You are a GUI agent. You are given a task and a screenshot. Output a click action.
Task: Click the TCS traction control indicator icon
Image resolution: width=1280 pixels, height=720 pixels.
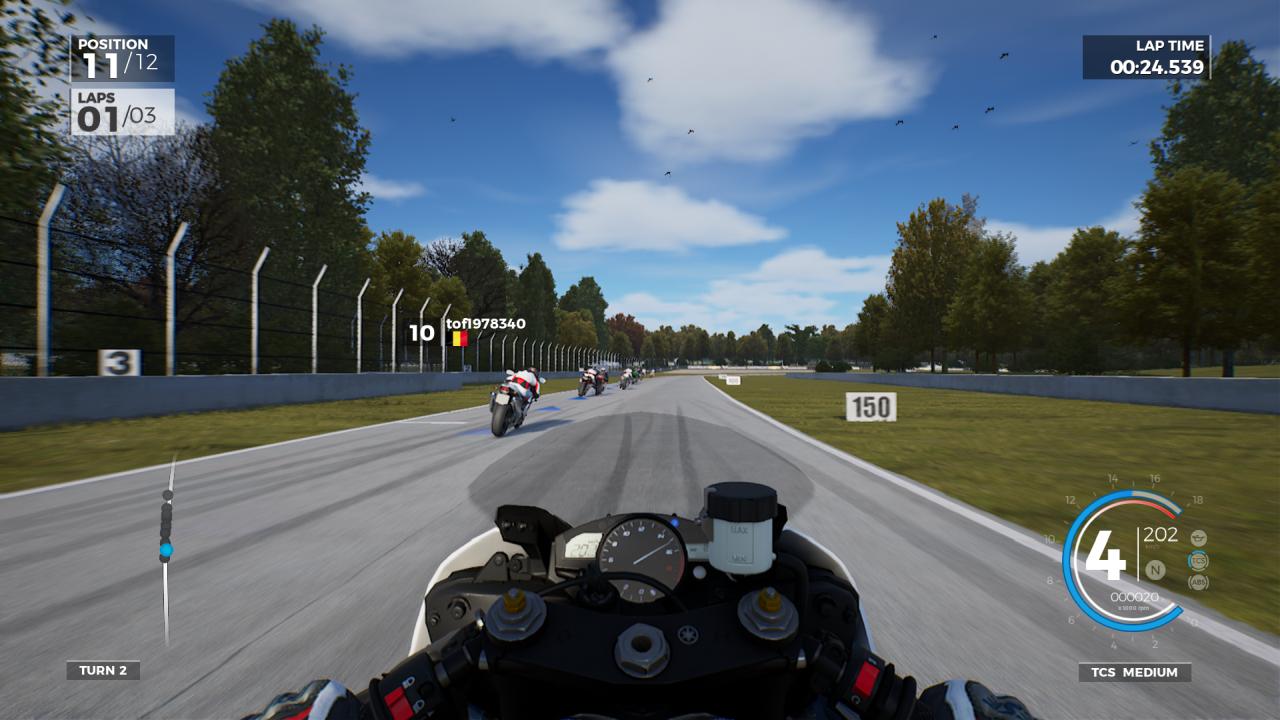point(1197,561)
